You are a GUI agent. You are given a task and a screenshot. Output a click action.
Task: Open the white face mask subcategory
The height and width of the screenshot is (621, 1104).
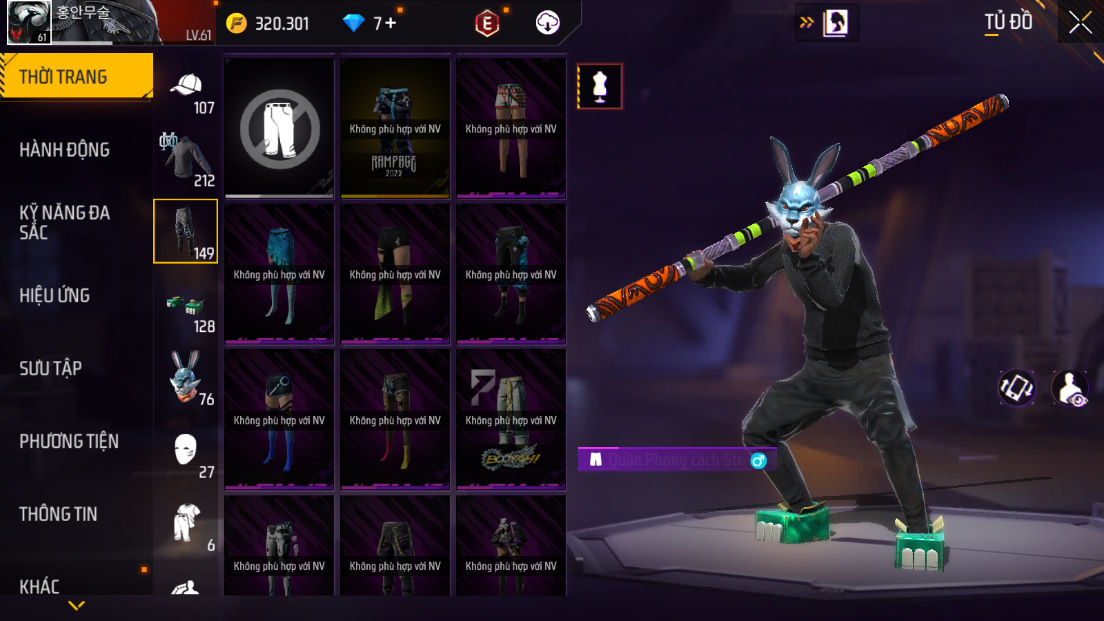pyautogui.click(x=187, y=452)
